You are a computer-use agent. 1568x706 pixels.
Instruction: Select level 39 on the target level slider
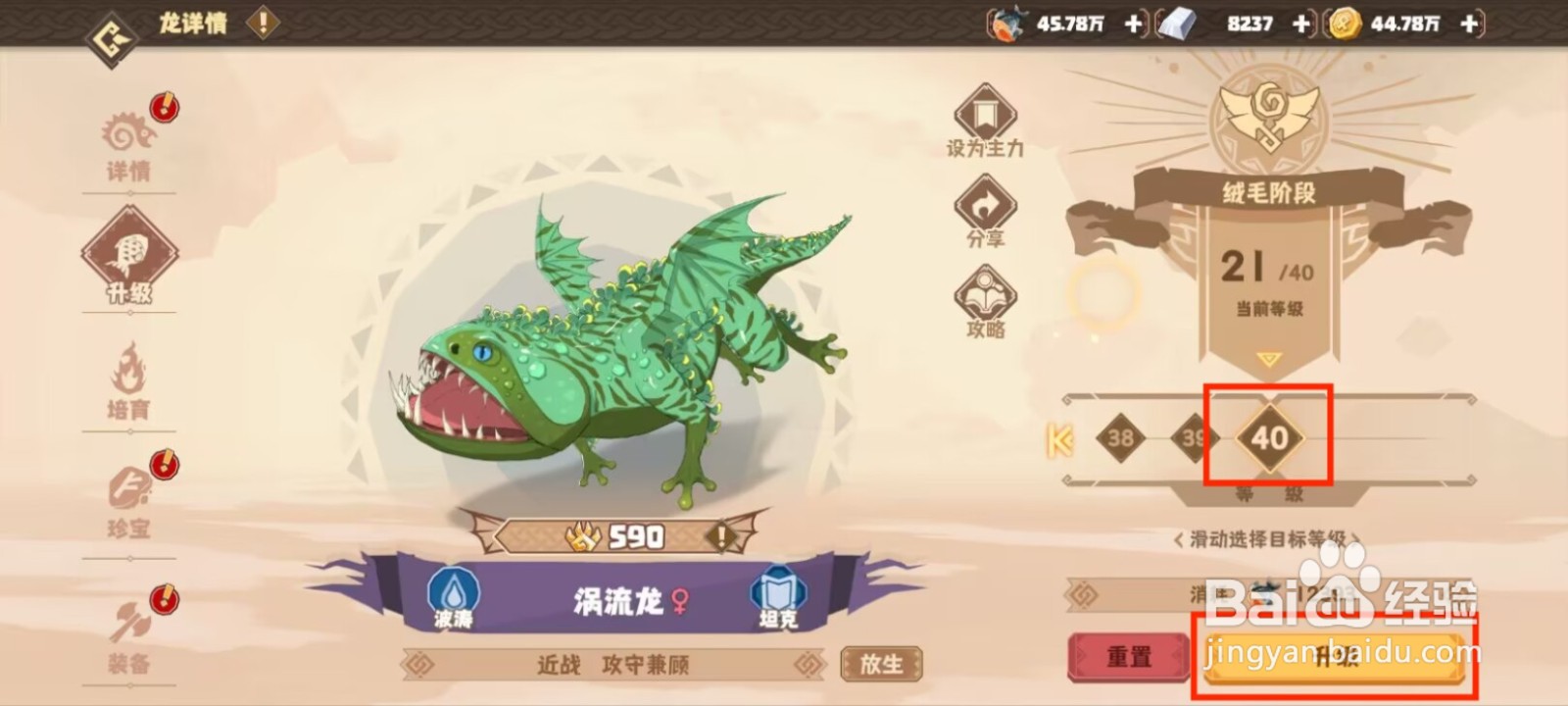coord(1195,439)
